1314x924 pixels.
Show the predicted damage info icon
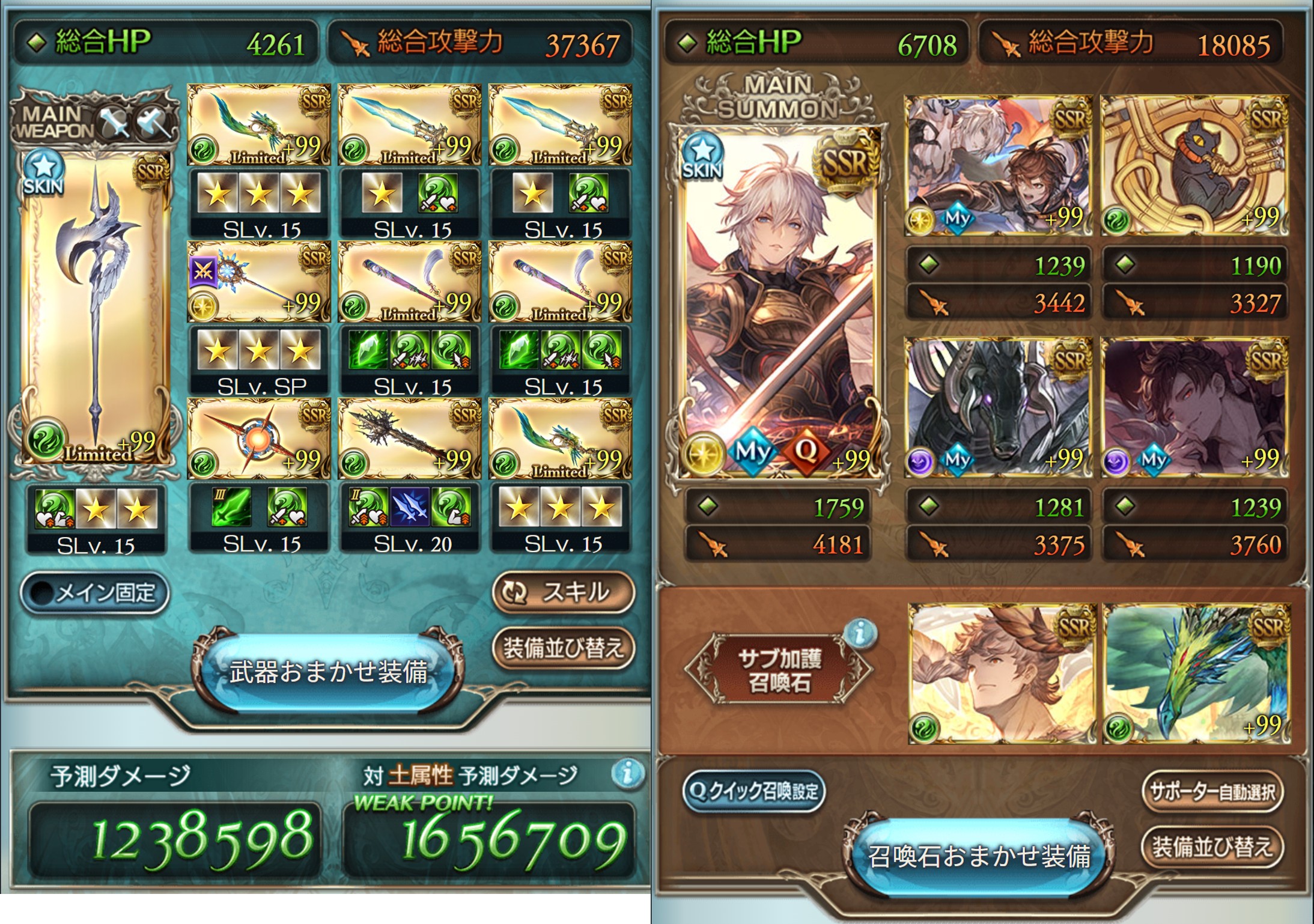(627, 773)
